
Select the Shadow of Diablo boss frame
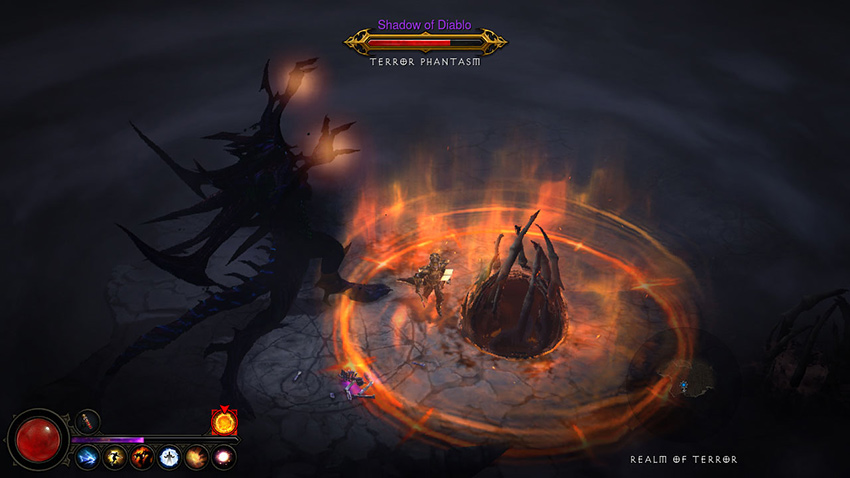pyautogui.click(x=425, y=42)
